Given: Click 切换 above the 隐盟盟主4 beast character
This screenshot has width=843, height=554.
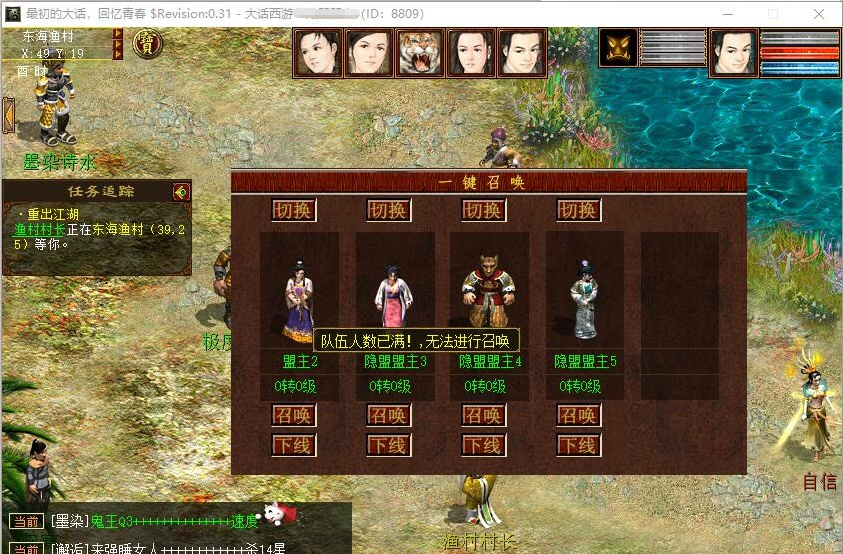Looking at the screenshot, I should point(483,210).
